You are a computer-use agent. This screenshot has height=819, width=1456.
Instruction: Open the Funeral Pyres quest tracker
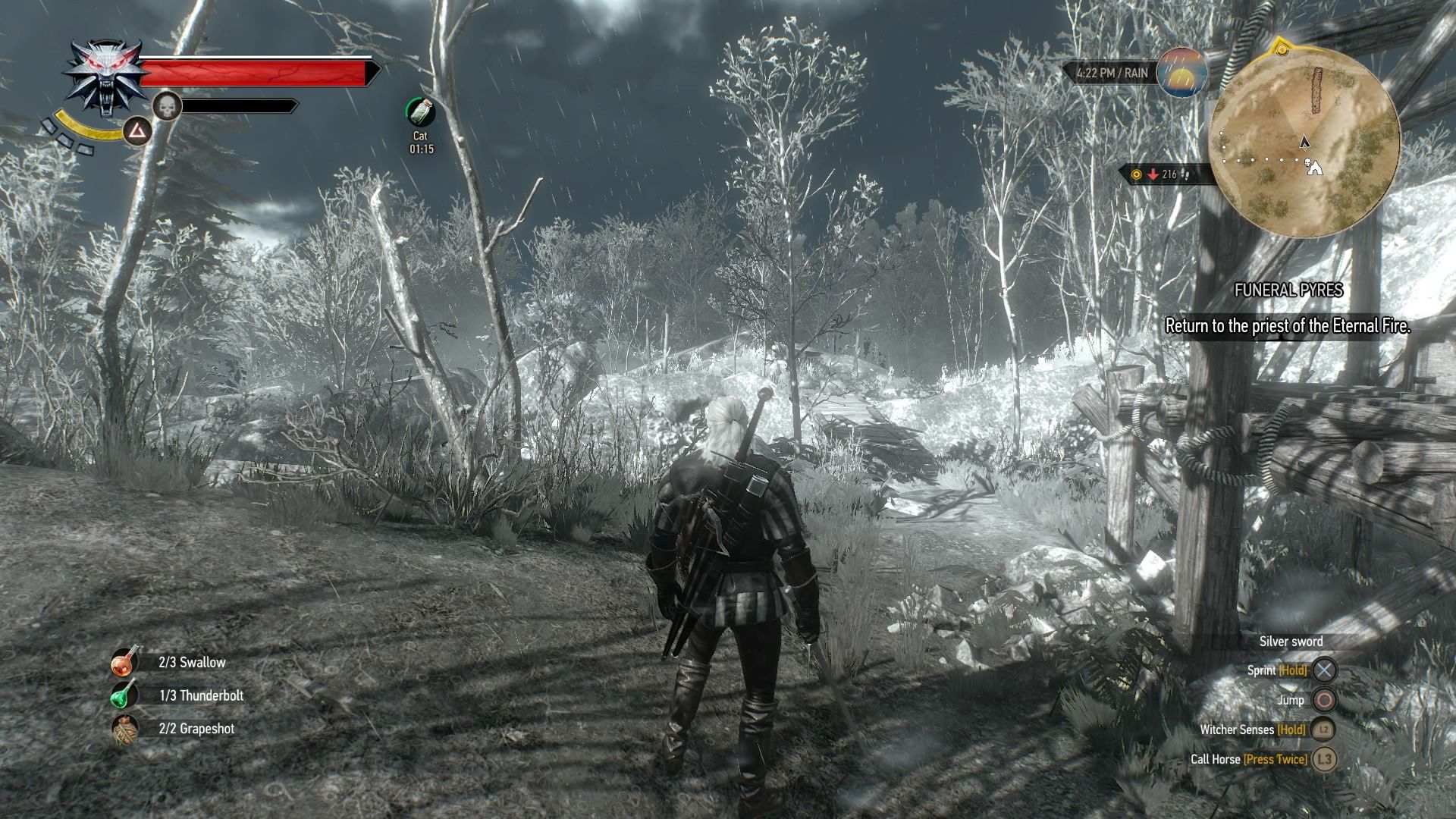click(x=1288, y=290)
